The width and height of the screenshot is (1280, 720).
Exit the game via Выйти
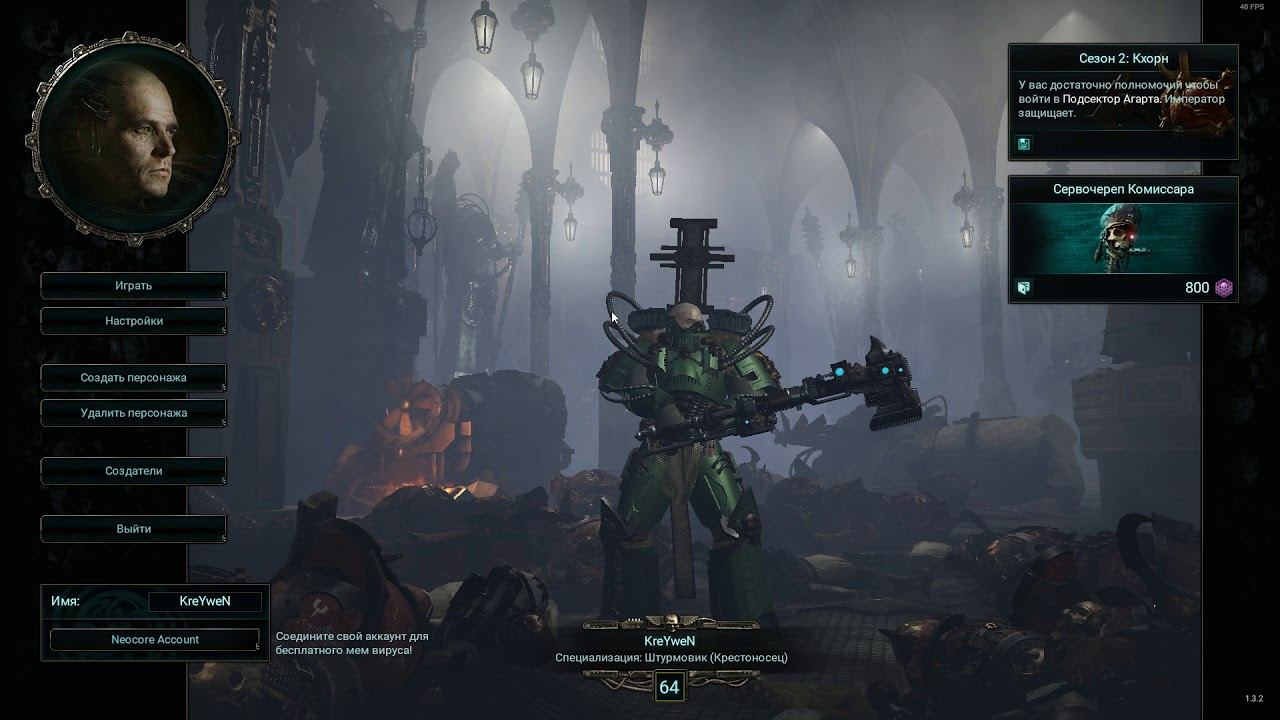click(x=133, y=529)
